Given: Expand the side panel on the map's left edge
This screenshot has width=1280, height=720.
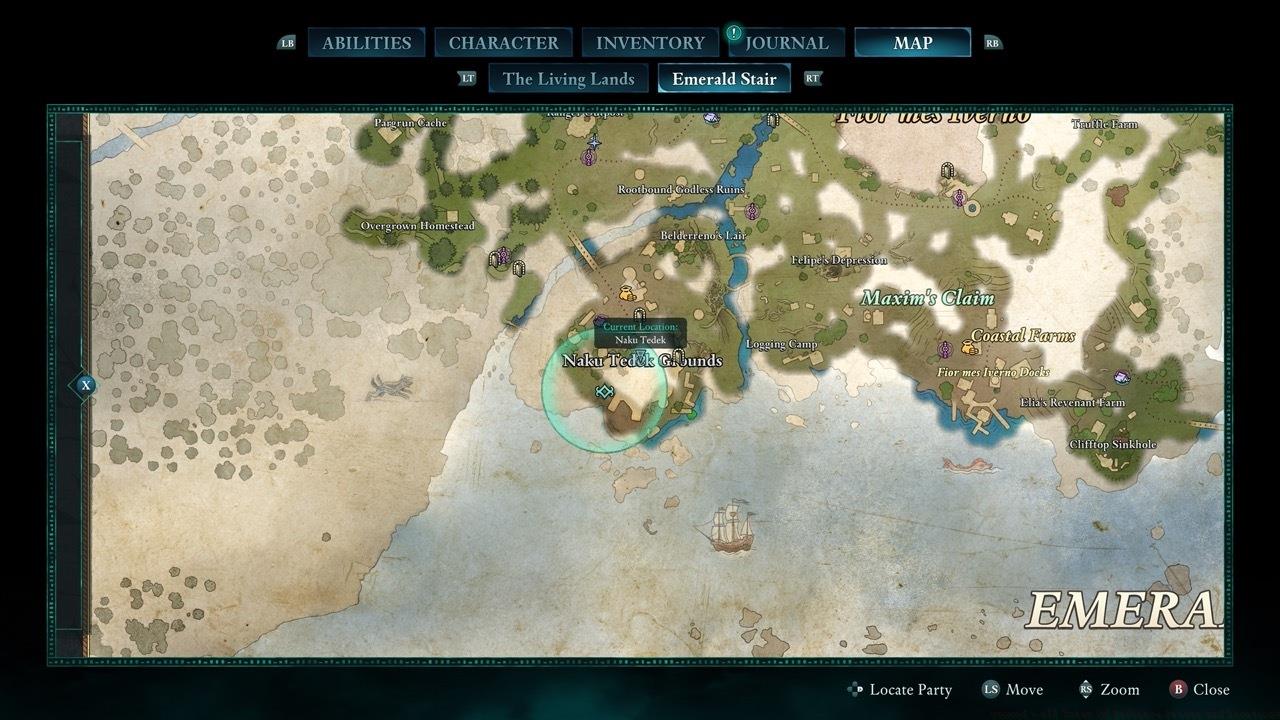Looking at the screenshot, I should [86, 385].
